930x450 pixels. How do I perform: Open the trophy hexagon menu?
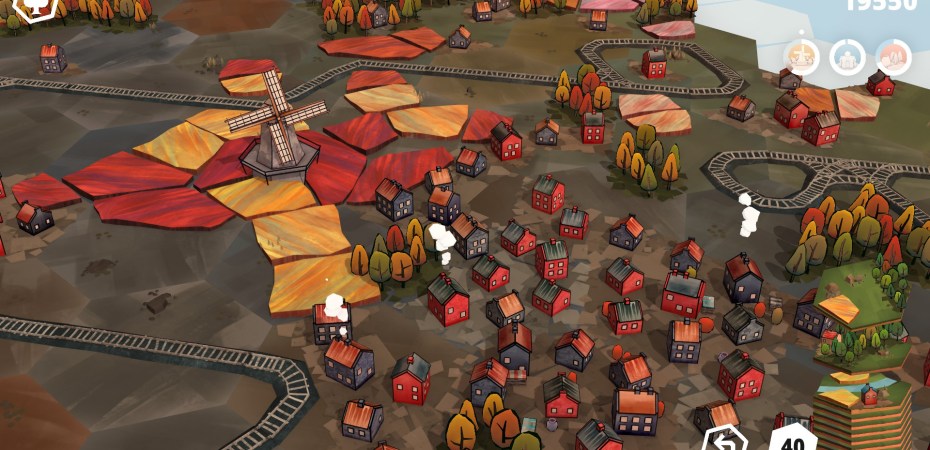(x=36, y=8)
